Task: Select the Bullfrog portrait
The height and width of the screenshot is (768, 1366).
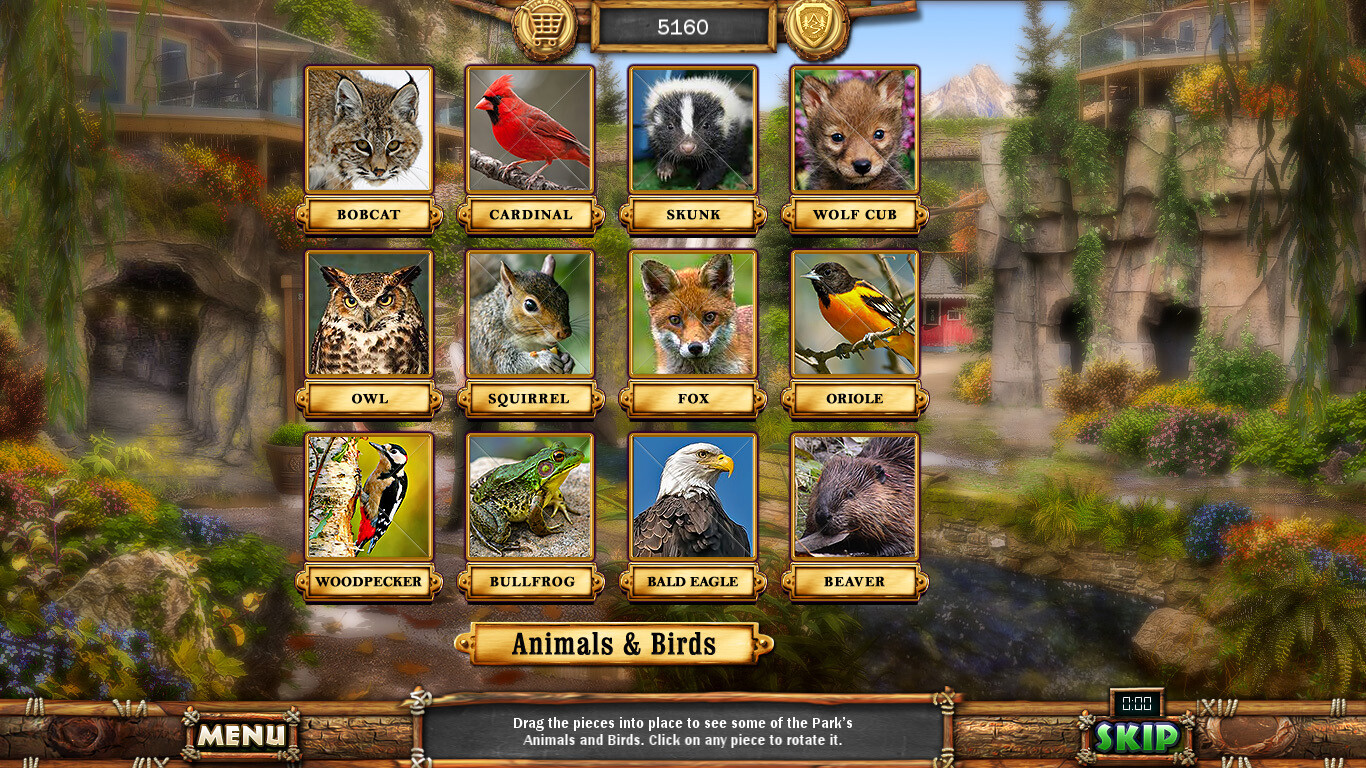Action: coord(531,496)
